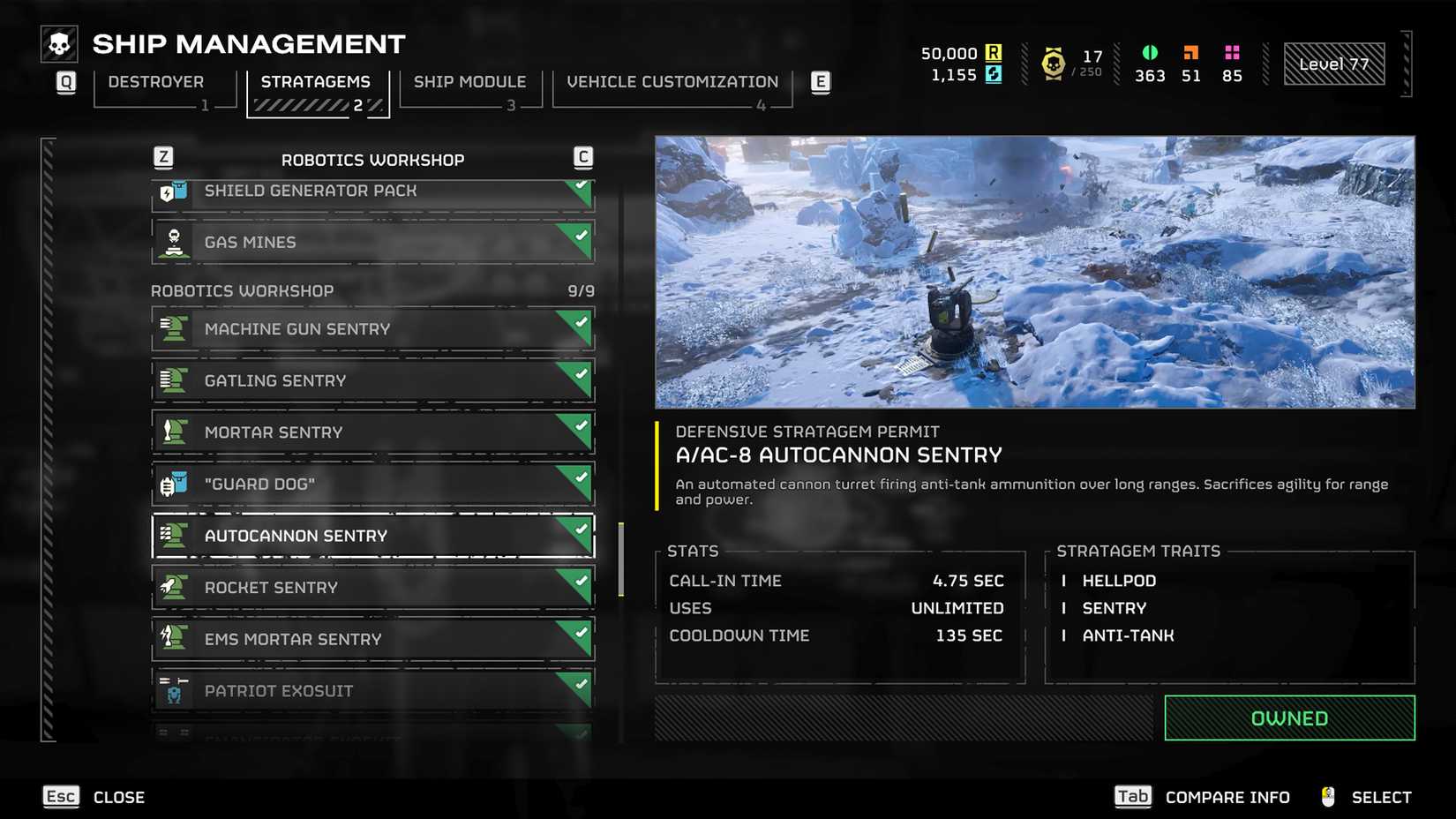The width and height of the screenshot is (1456, 819).
Task: Choose the Rocket Sentry stratagem
Action: point(372,588)
